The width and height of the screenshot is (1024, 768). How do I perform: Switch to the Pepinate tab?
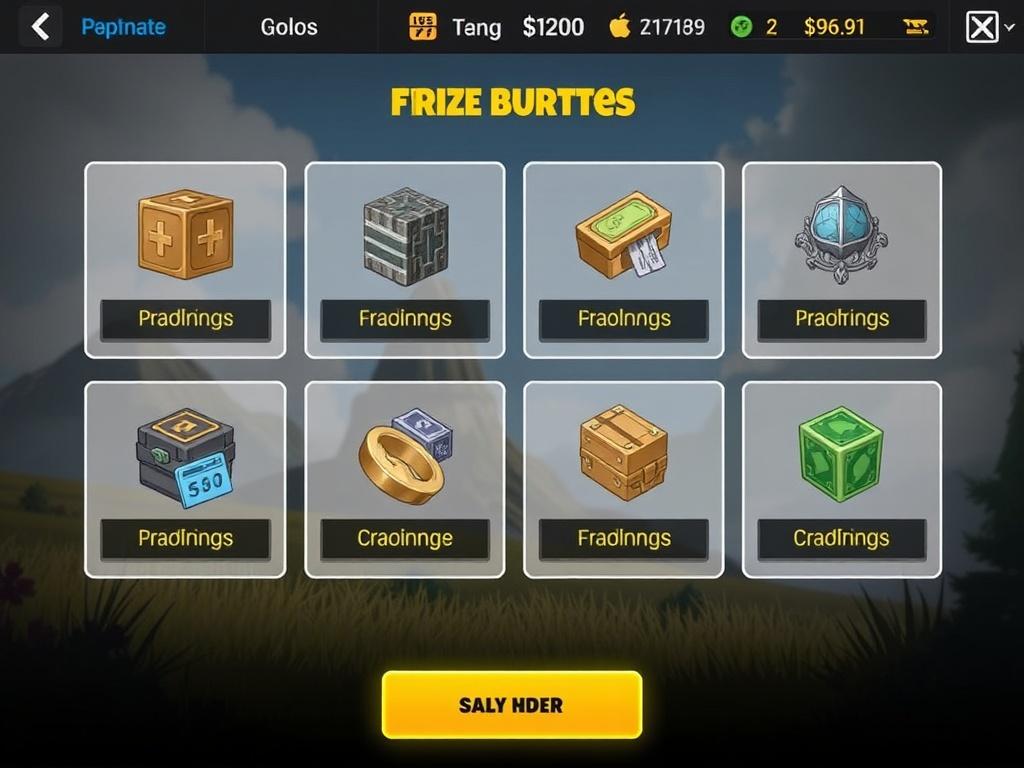pyautogui.click(x=123, y=27)
